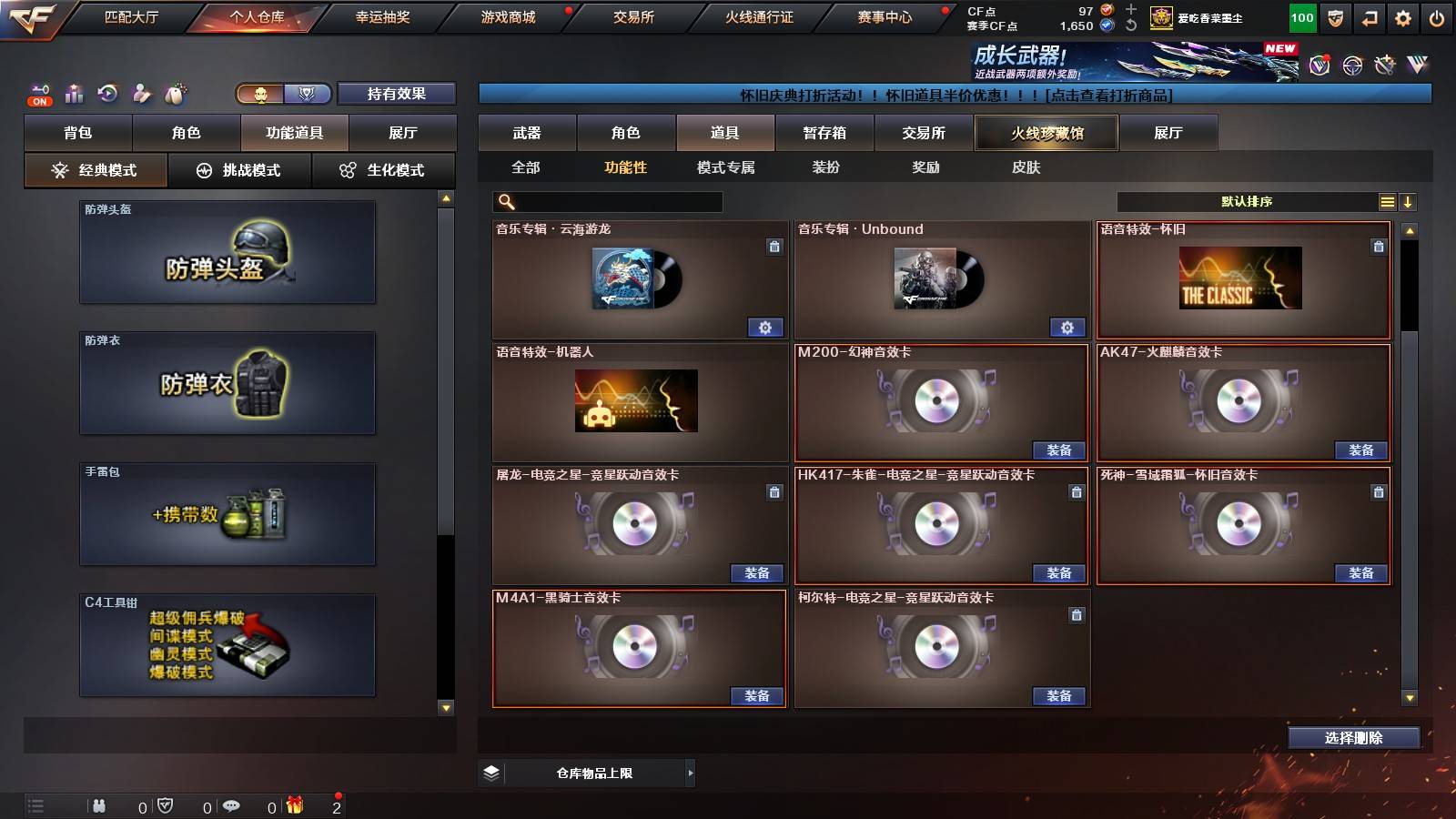Click the descending sort arrow beside 默认排序
The width and height of the screenshot is (1456, 819).
(x=1409, y=201)
